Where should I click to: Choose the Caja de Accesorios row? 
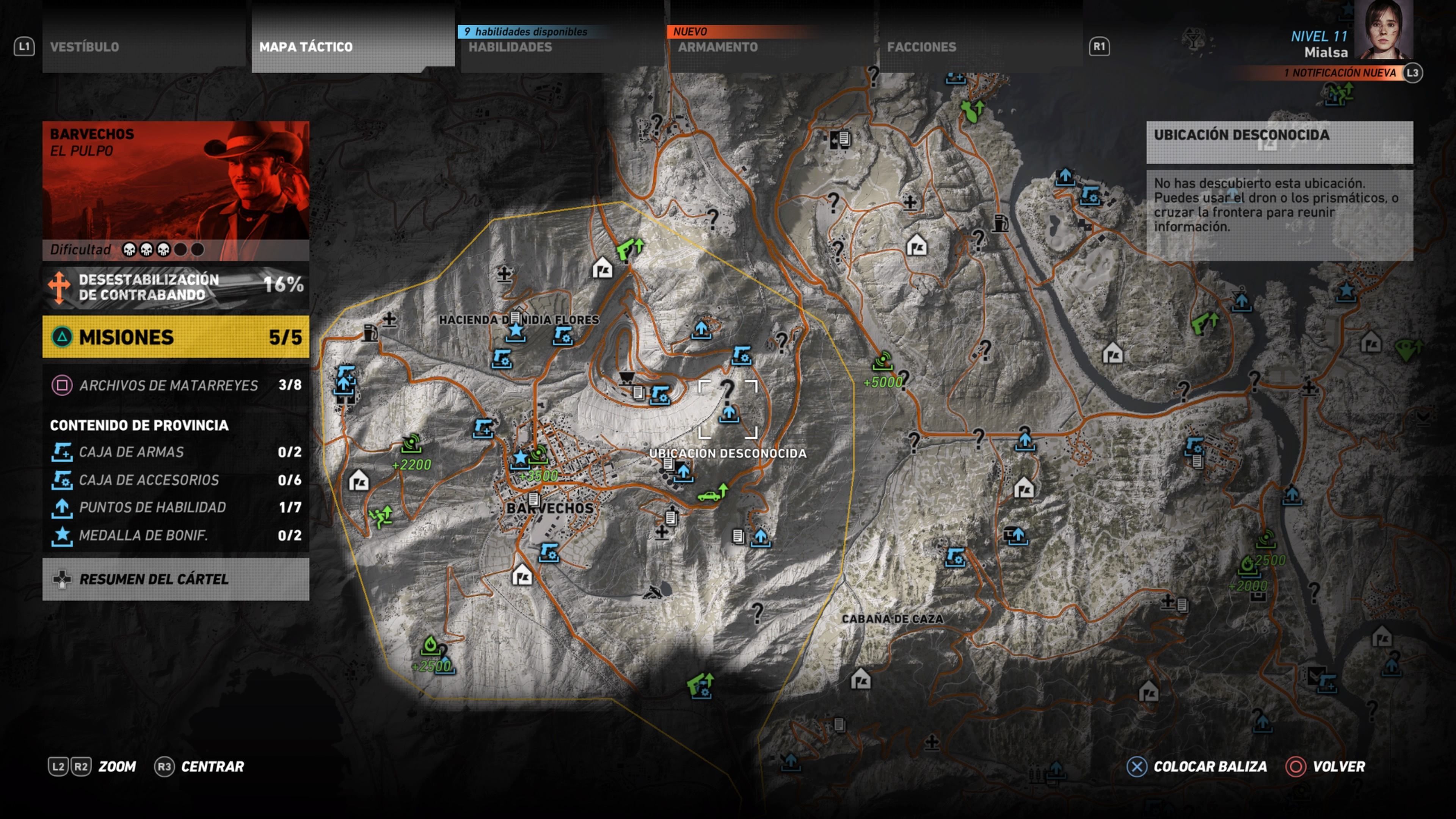(x=176, y=480)
